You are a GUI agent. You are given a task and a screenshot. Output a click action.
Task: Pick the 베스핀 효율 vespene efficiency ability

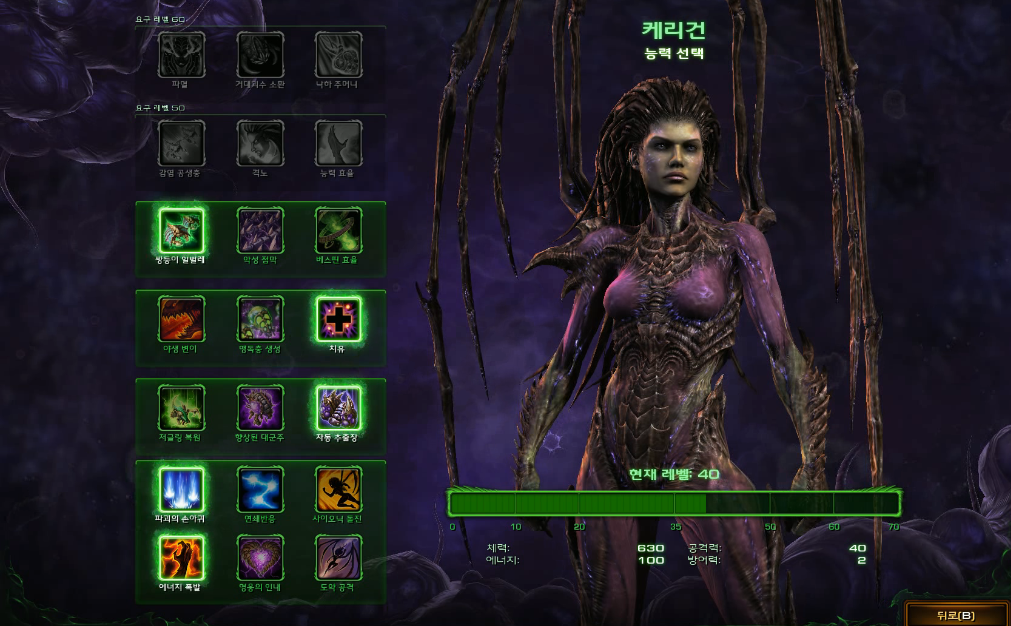tap(338, 231)
